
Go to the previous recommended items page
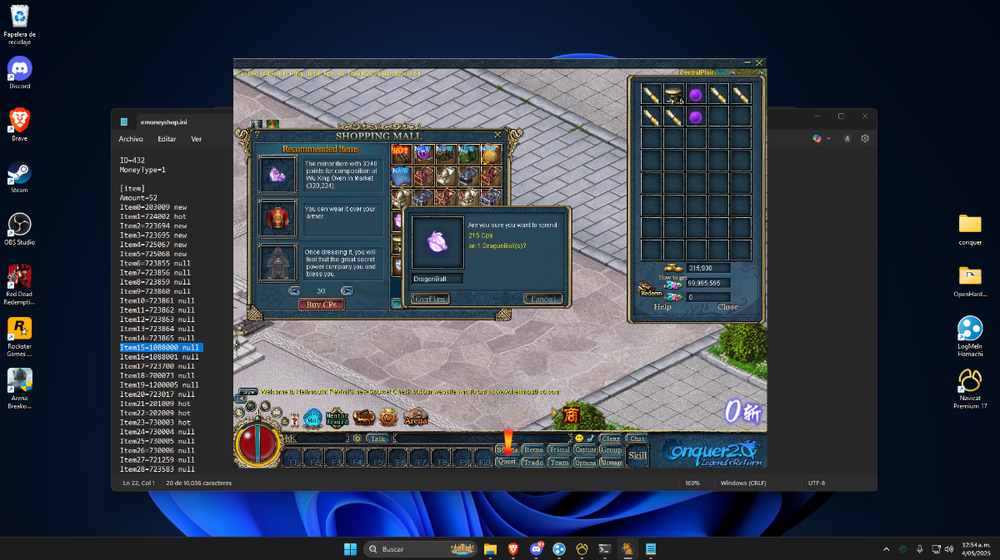coord(295,290)
